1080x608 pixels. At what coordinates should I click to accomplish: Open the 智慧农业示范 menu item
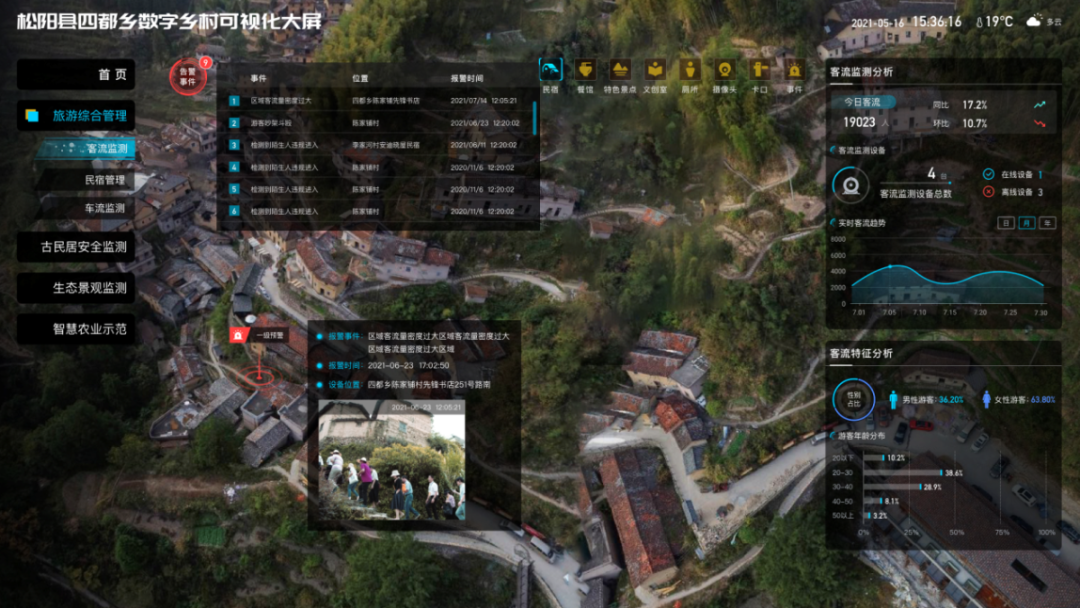pyautogui.click(x=76, y=328)
